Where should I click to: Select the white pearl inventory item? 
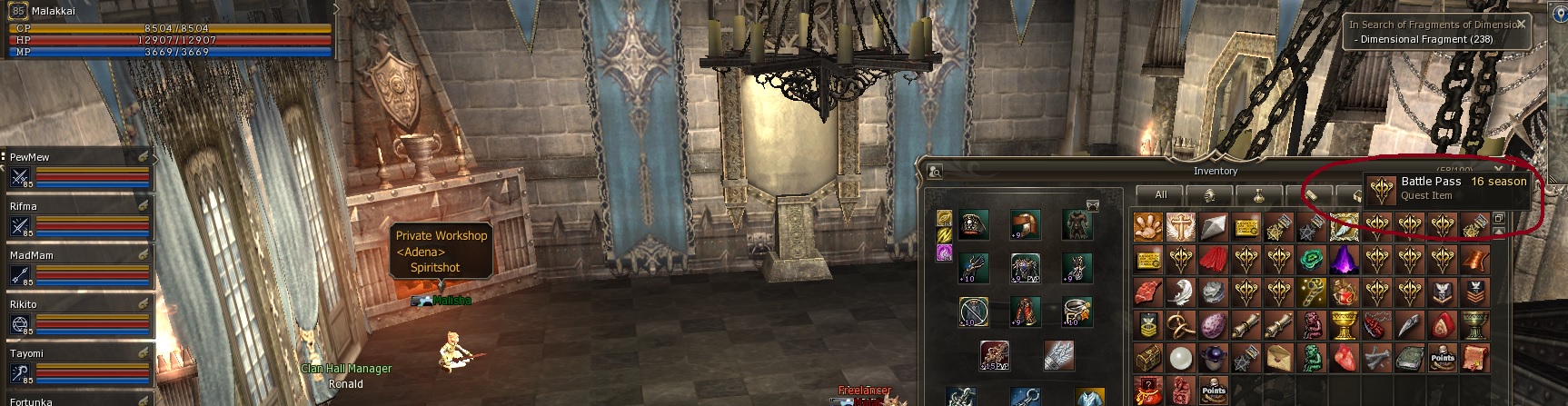(1180, 359)
